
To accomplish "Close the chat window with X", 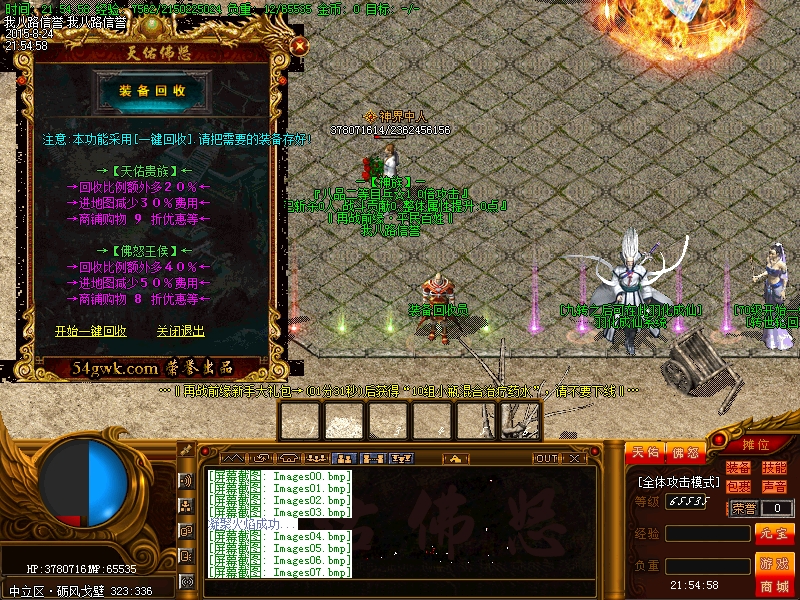I will click(578, 458).
